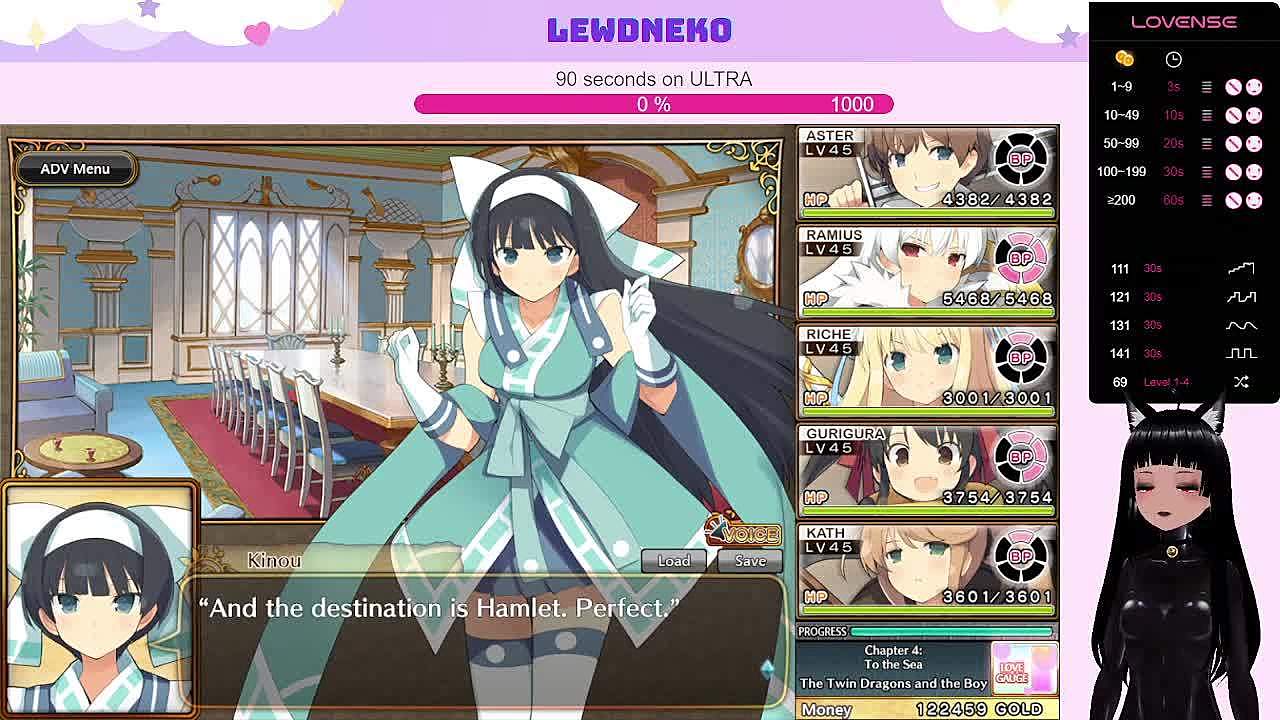
Task: Advance the dialogue text box
Action: (480, 640)
